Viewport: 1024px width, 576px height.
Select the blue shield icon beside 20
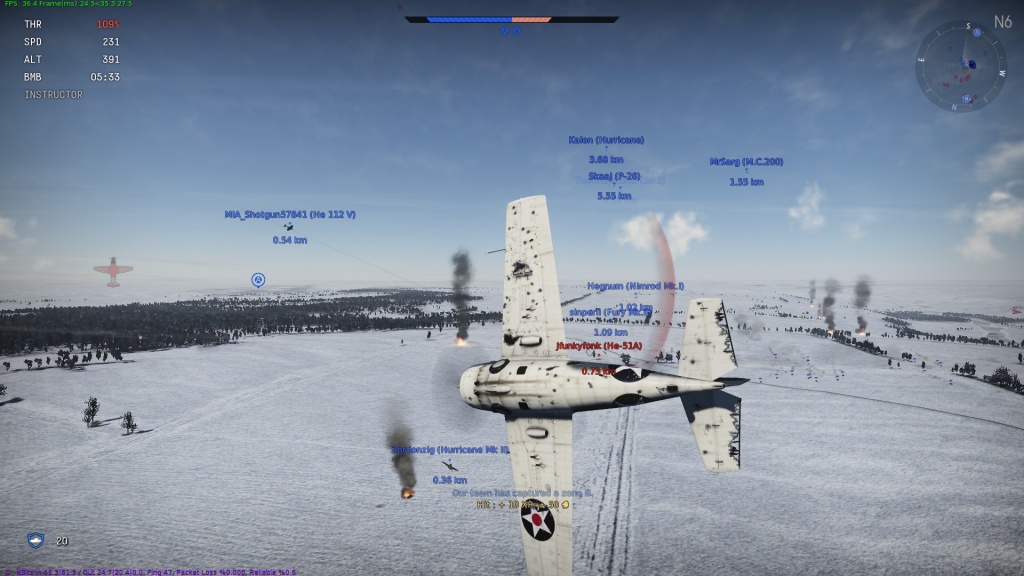point(35,541)
